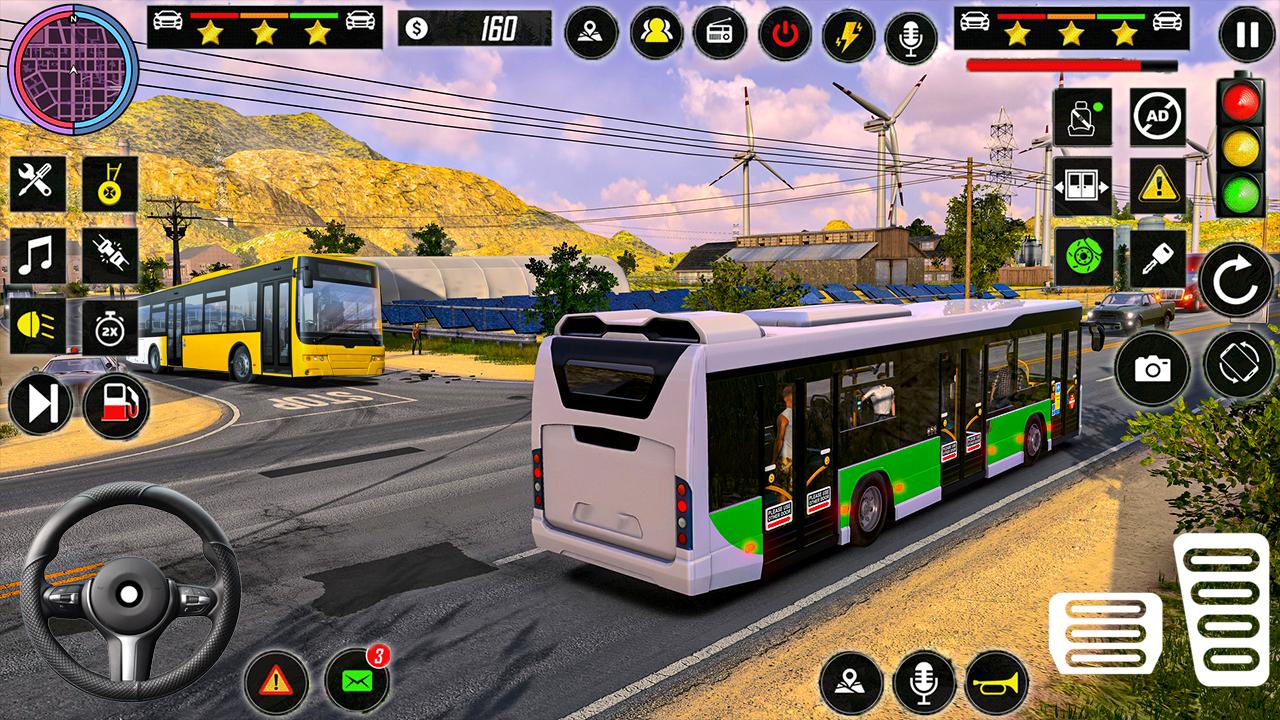
Task: Click the red power button
Action: (x=784, y=34)
